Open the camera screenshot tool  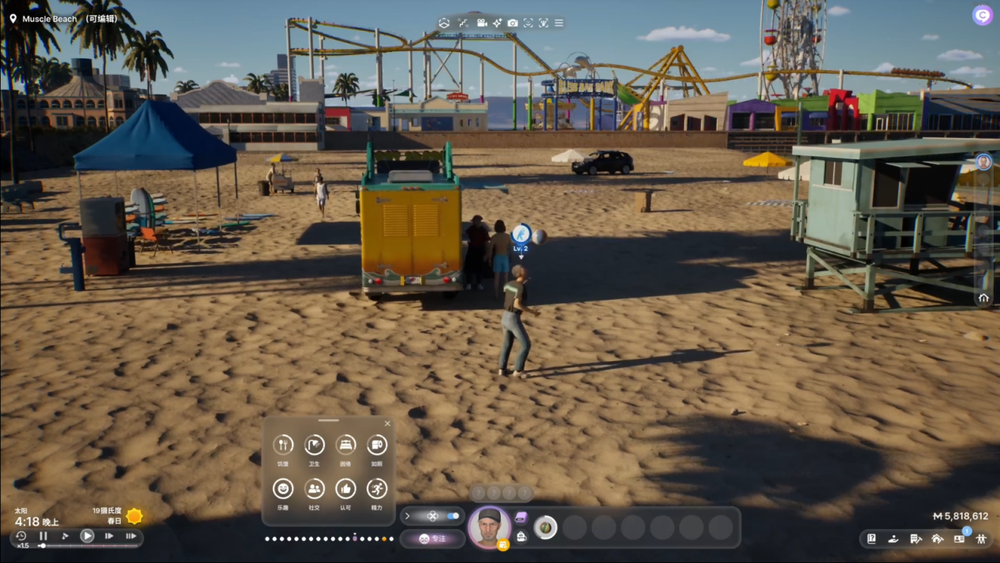coord(512,23)
